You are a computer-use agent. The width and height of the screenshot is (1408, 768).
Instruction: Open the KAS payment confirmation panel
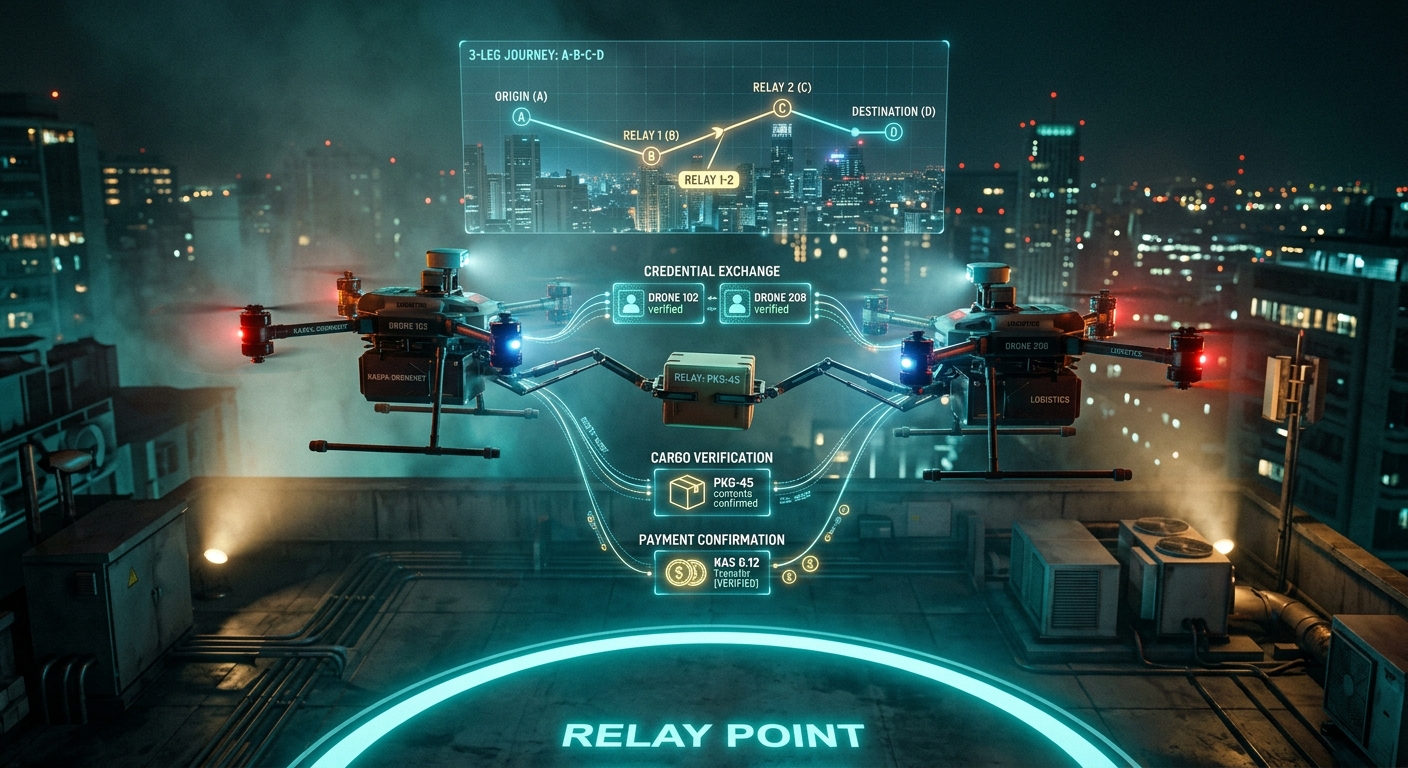[712, 572]
